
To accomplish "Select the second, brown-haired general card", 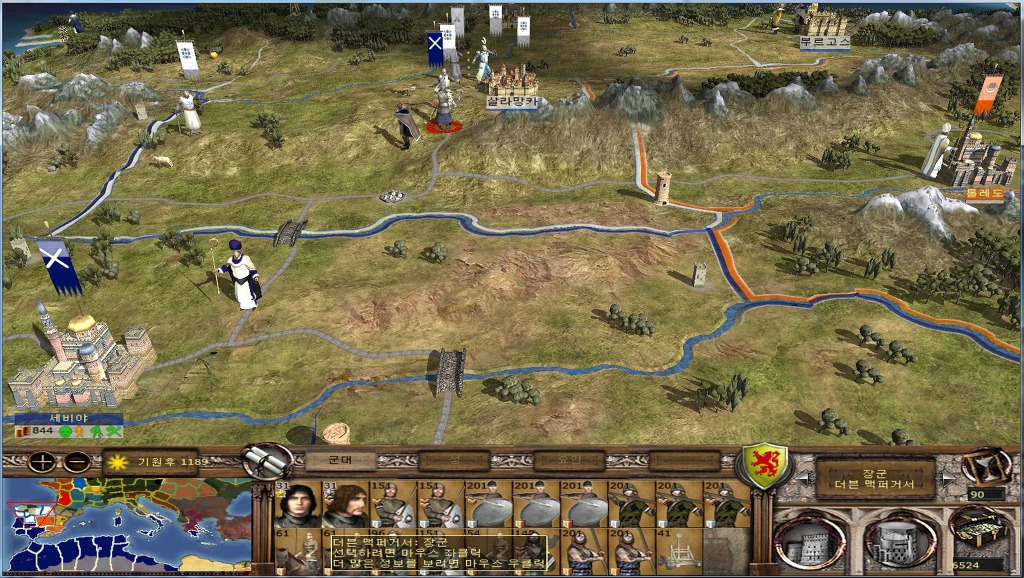I will click(x=344, y=503).
